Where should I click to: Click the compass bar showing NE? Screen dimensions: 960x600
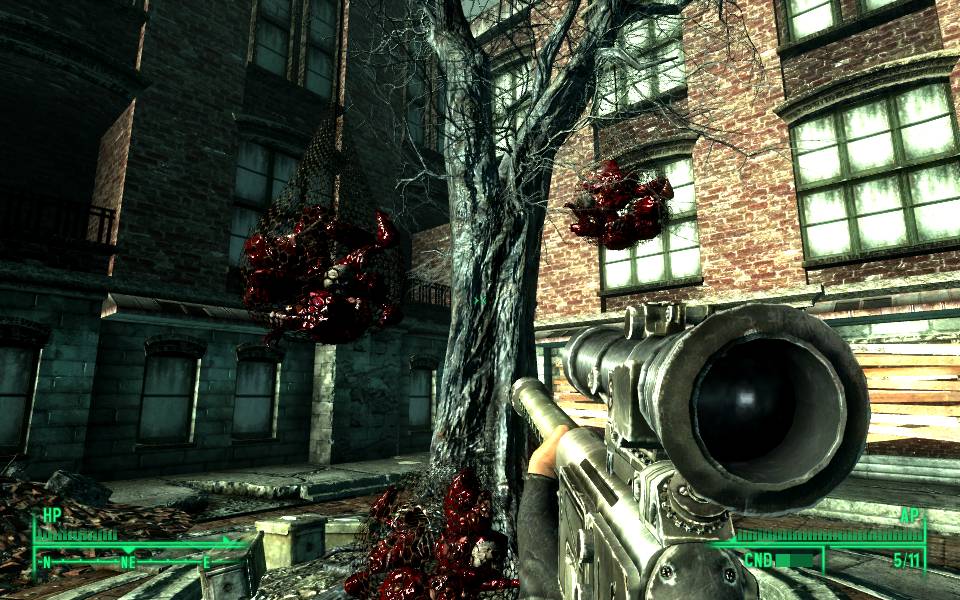pyautogui.click(x=128, y=561)
